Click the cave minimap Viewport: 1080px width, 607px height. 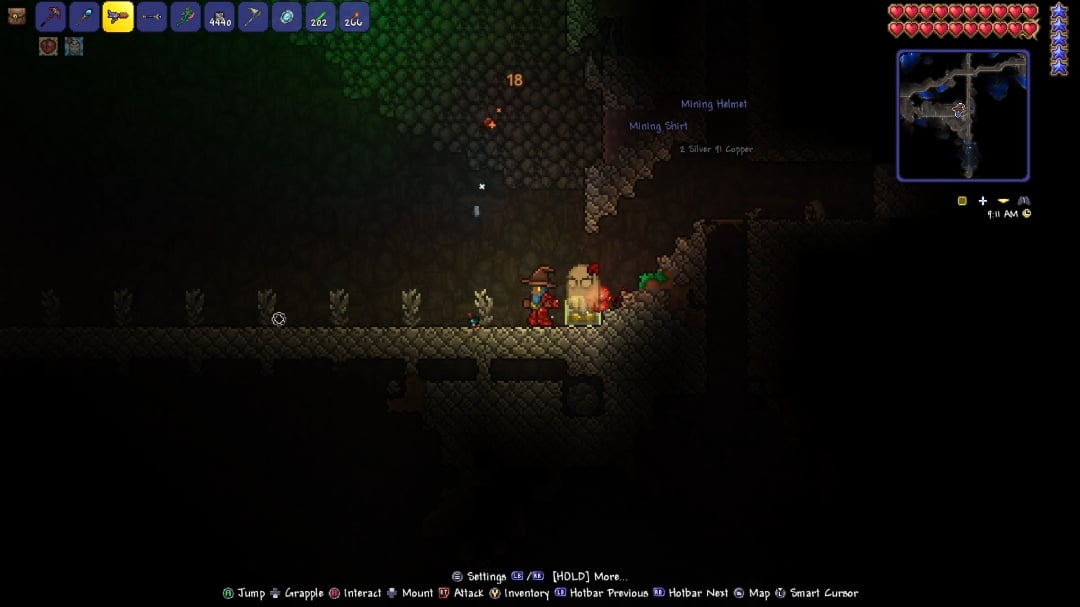[963, 115]
